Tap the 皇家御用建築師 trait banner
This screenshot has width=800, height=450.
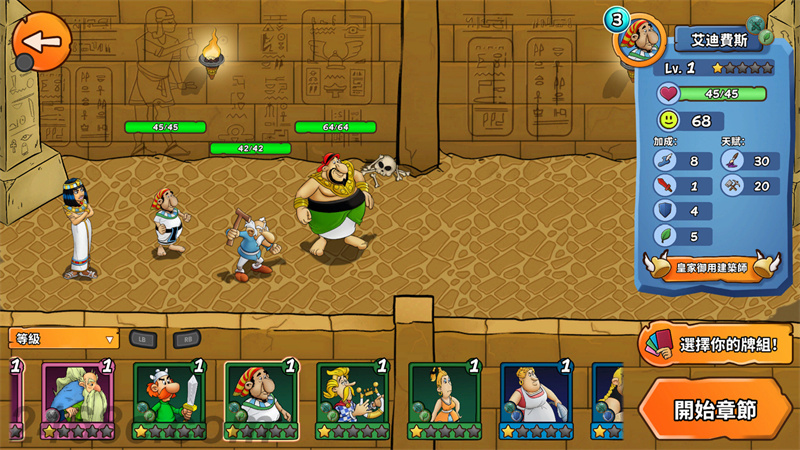pyautogui.click(x=711, y=268)
